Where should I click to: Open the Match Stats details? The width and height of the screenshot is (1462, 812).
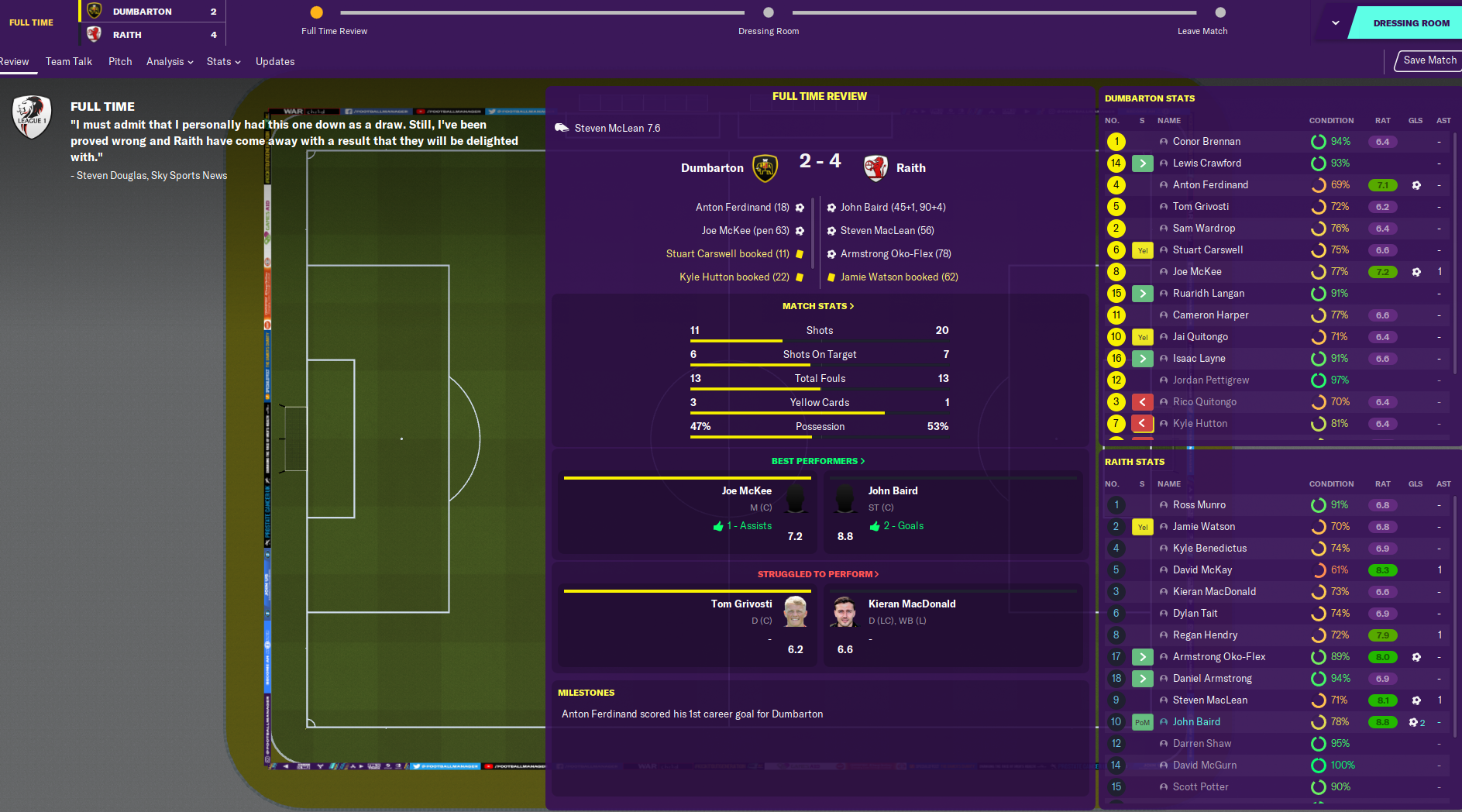818,306
